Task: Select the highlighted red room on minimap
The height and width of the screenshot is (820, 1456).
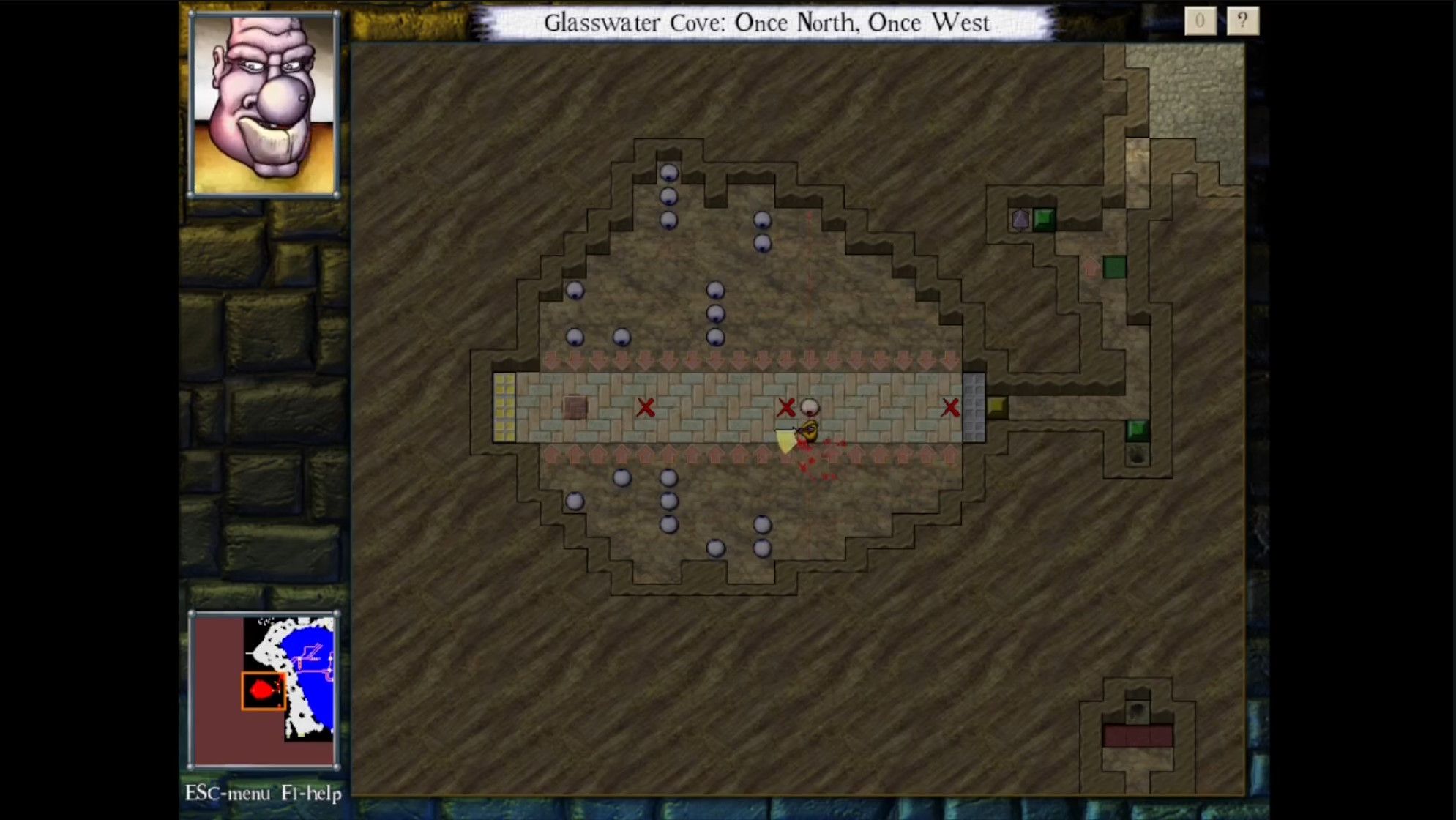Action: (263, 690)
